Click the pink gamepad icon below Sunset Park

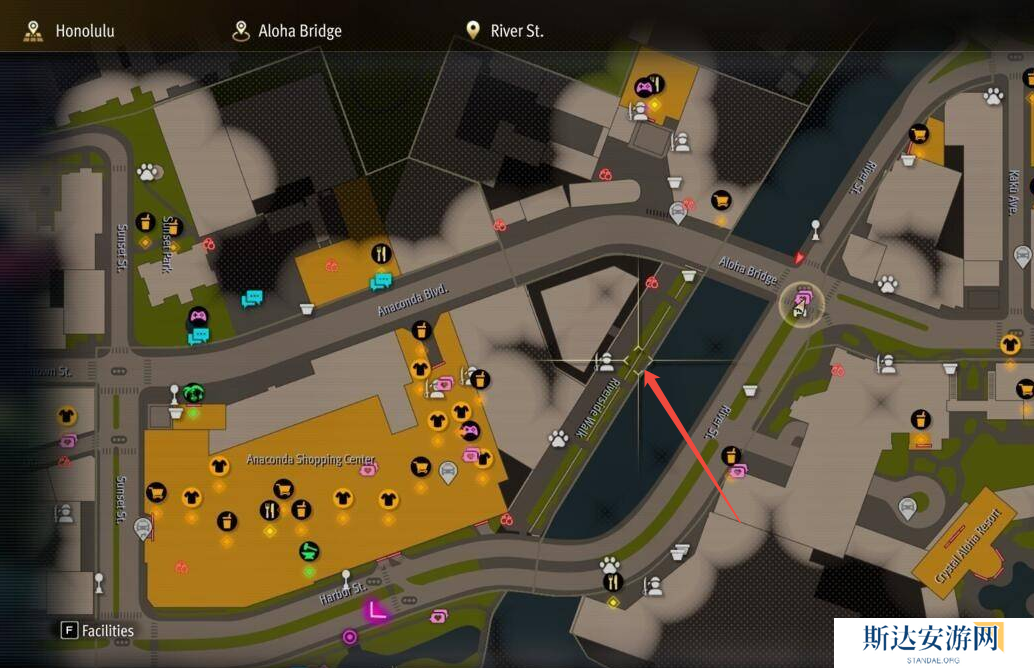coord(198,317)
